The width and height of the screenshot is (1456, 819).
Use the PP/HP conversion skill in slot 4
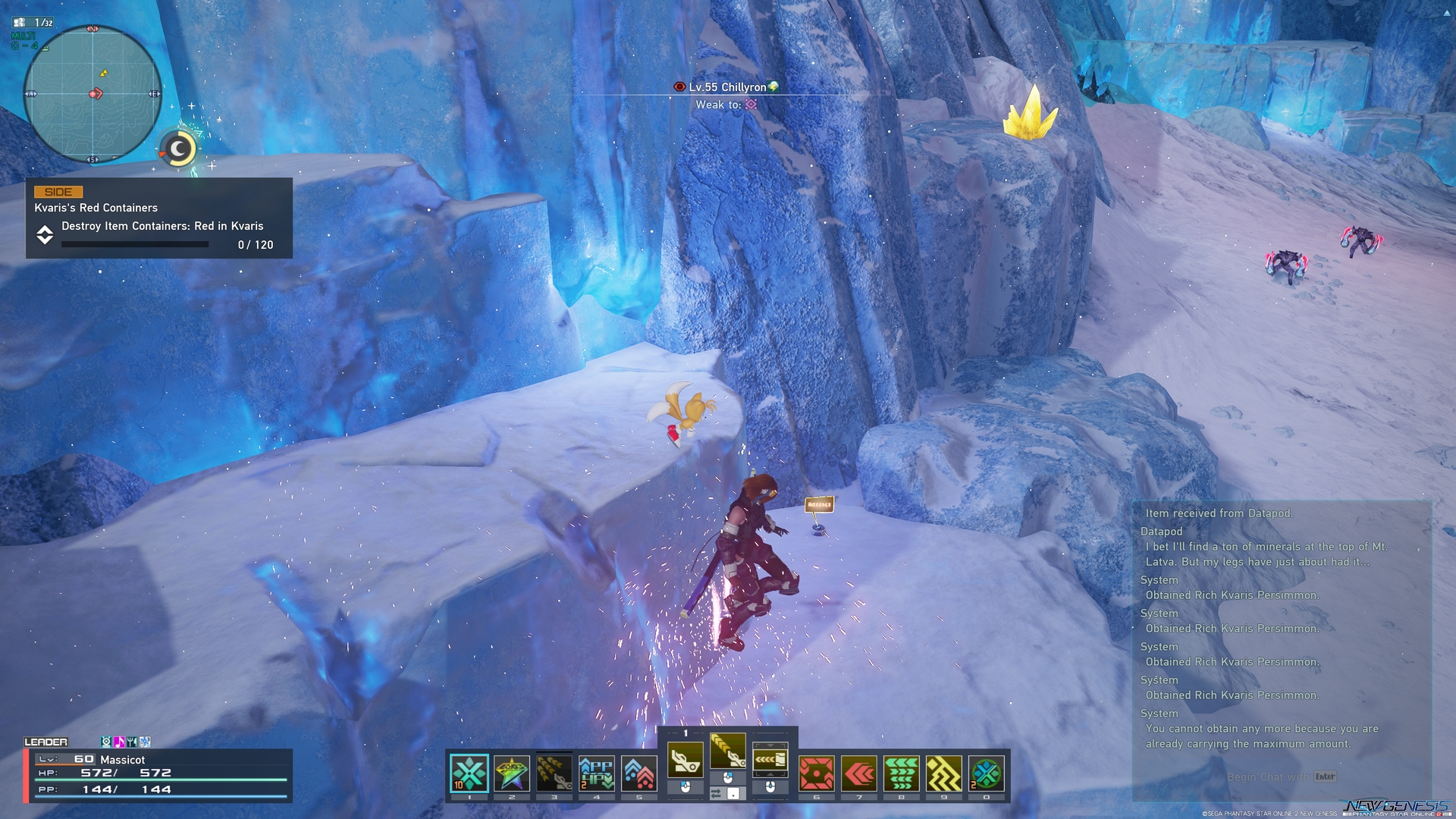click(597, 773)
